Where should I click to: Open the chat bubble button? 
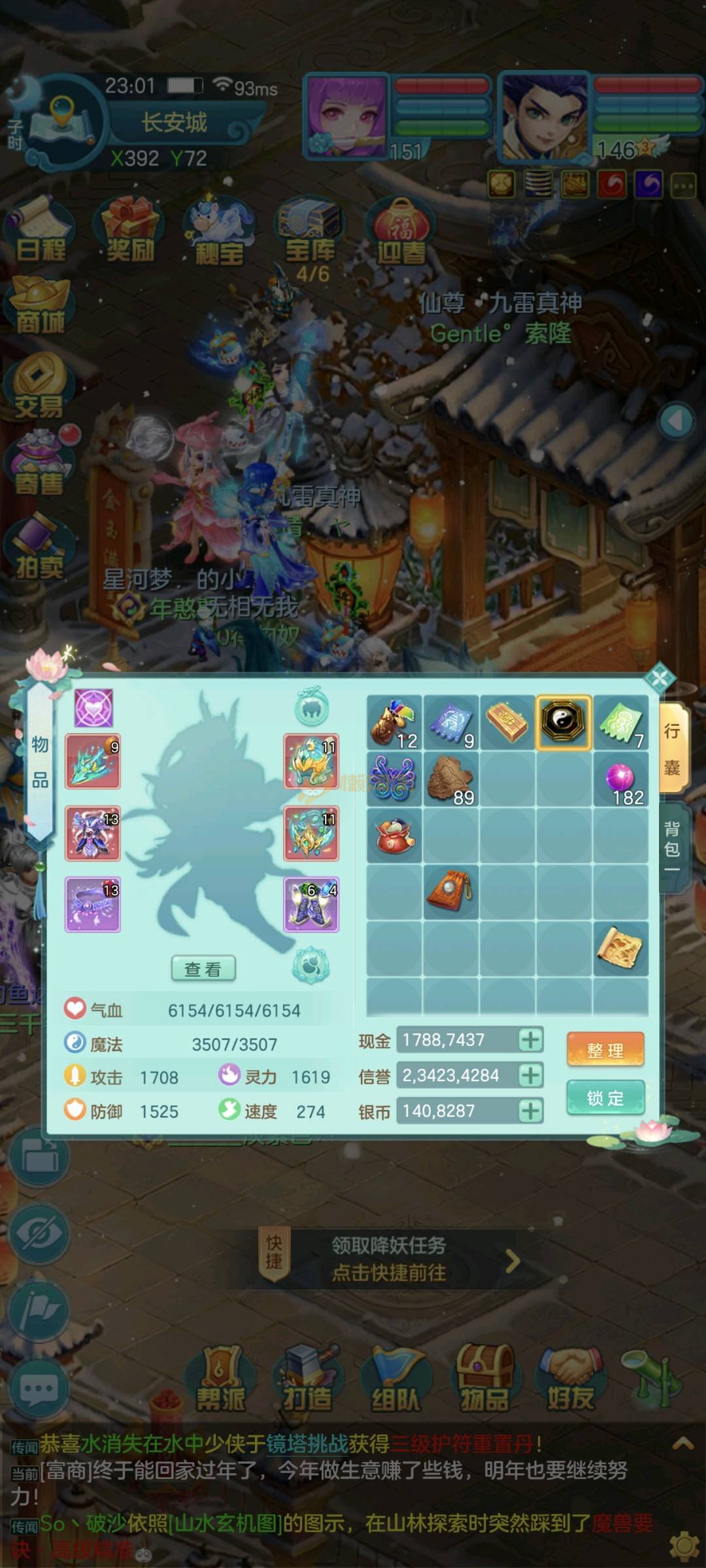click(39, 1389)
